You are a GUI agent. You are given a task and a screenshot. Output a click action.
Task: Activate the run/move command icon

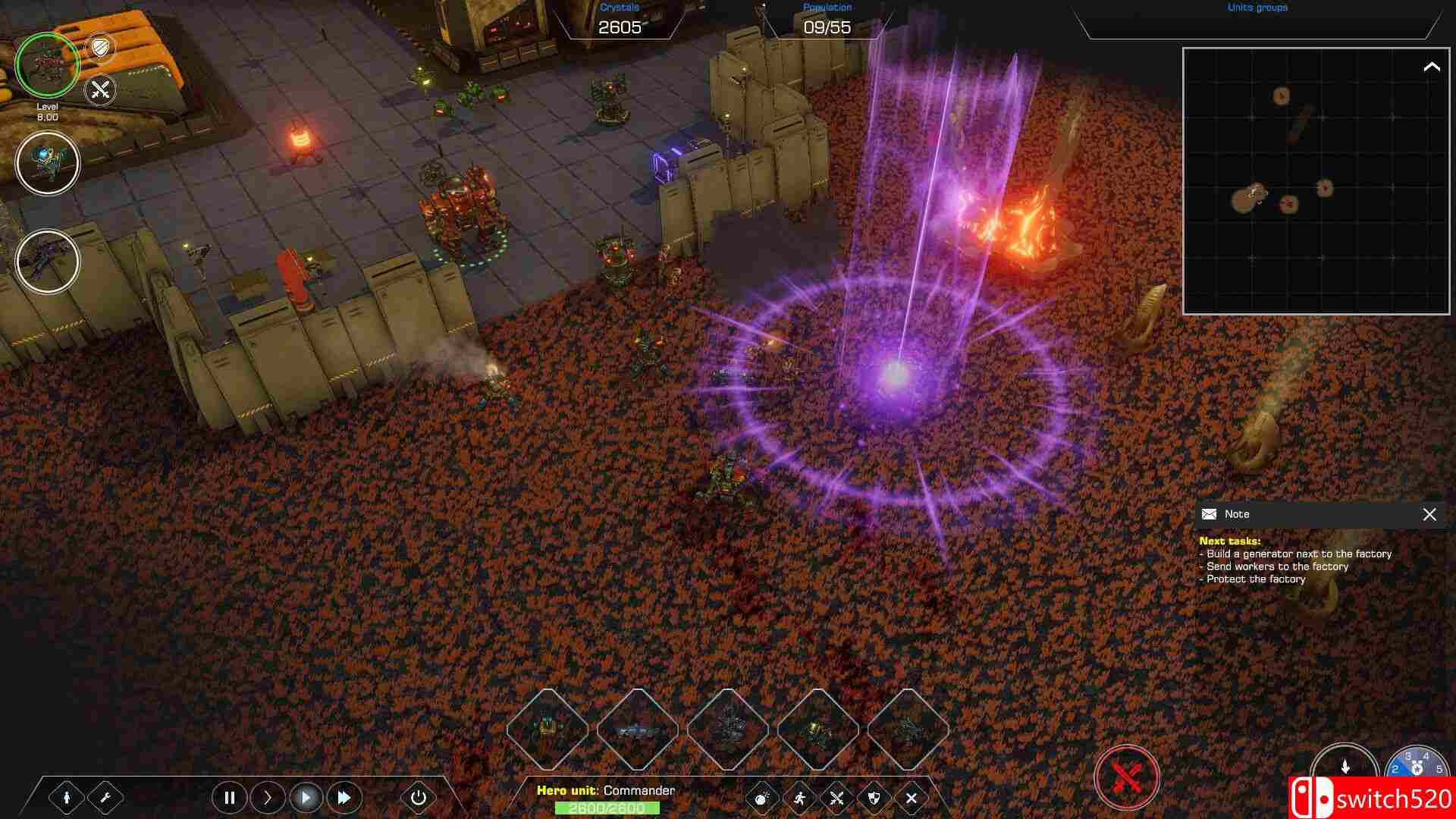tap(799, 798)
